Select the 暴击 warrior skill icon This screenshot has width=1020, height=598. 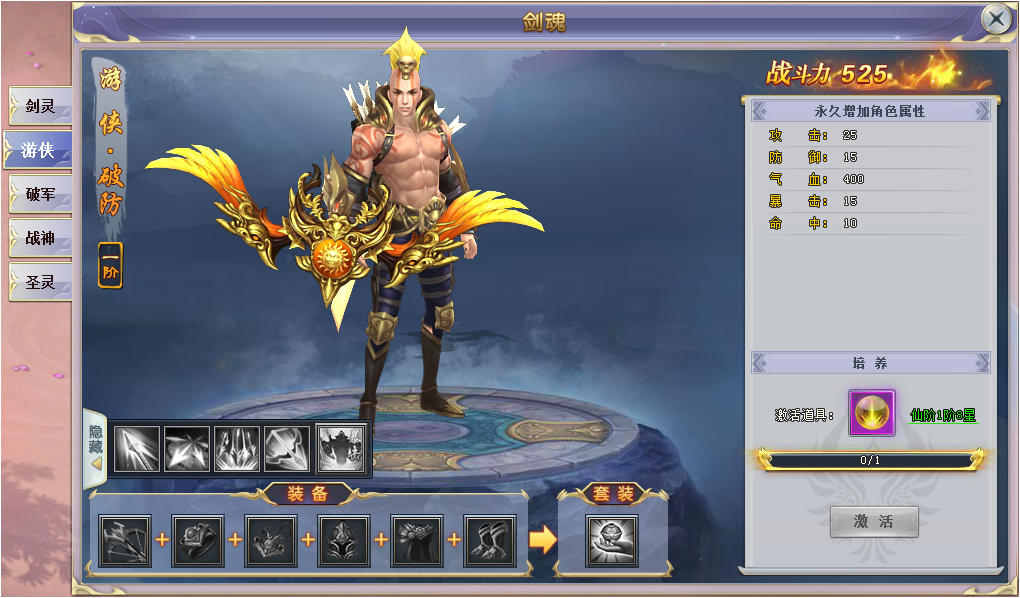pyautogui.click(x=341, y=449)
